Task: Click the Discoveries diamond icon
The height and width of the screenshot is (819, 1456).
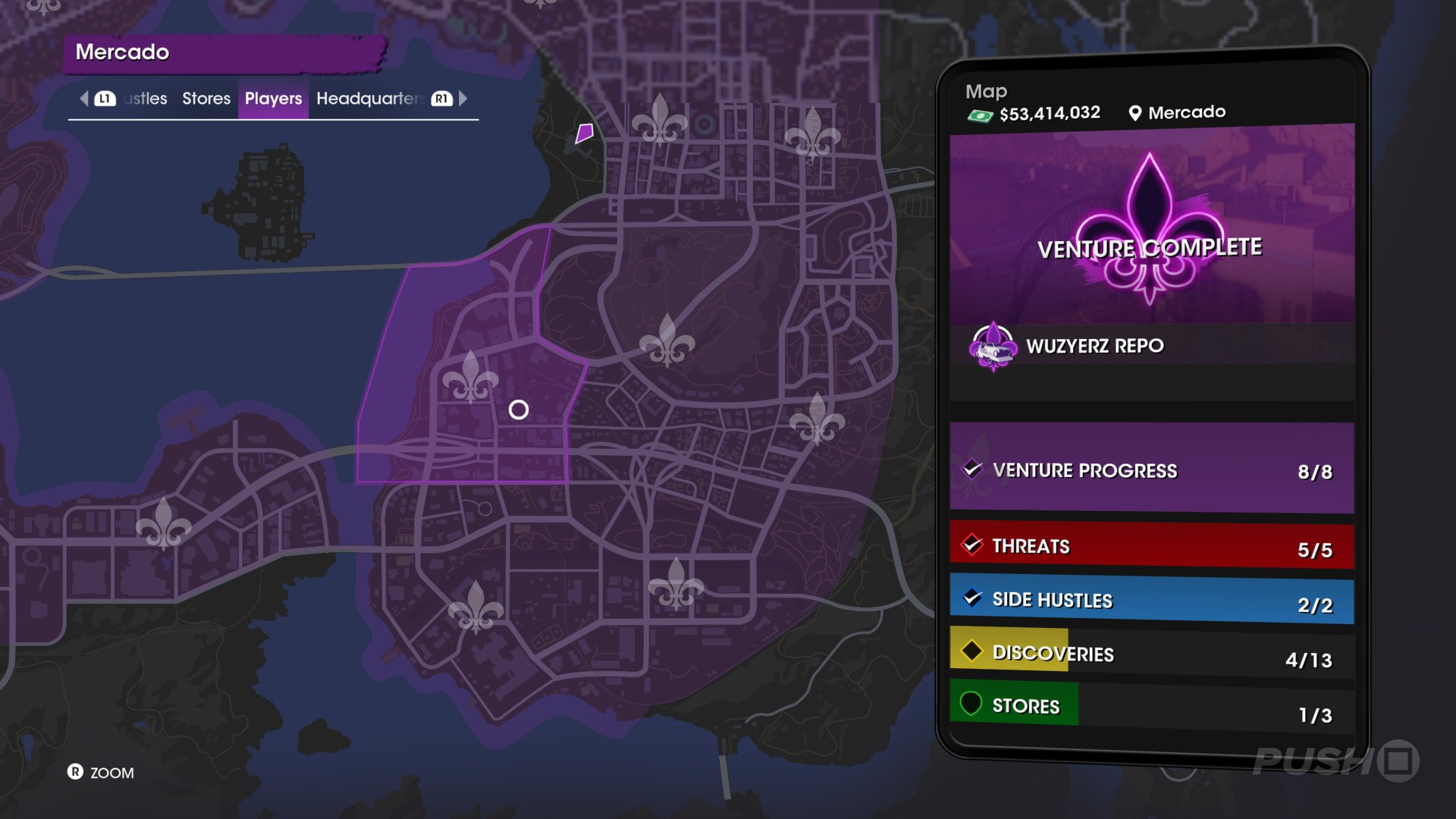Action: (973, 650)
